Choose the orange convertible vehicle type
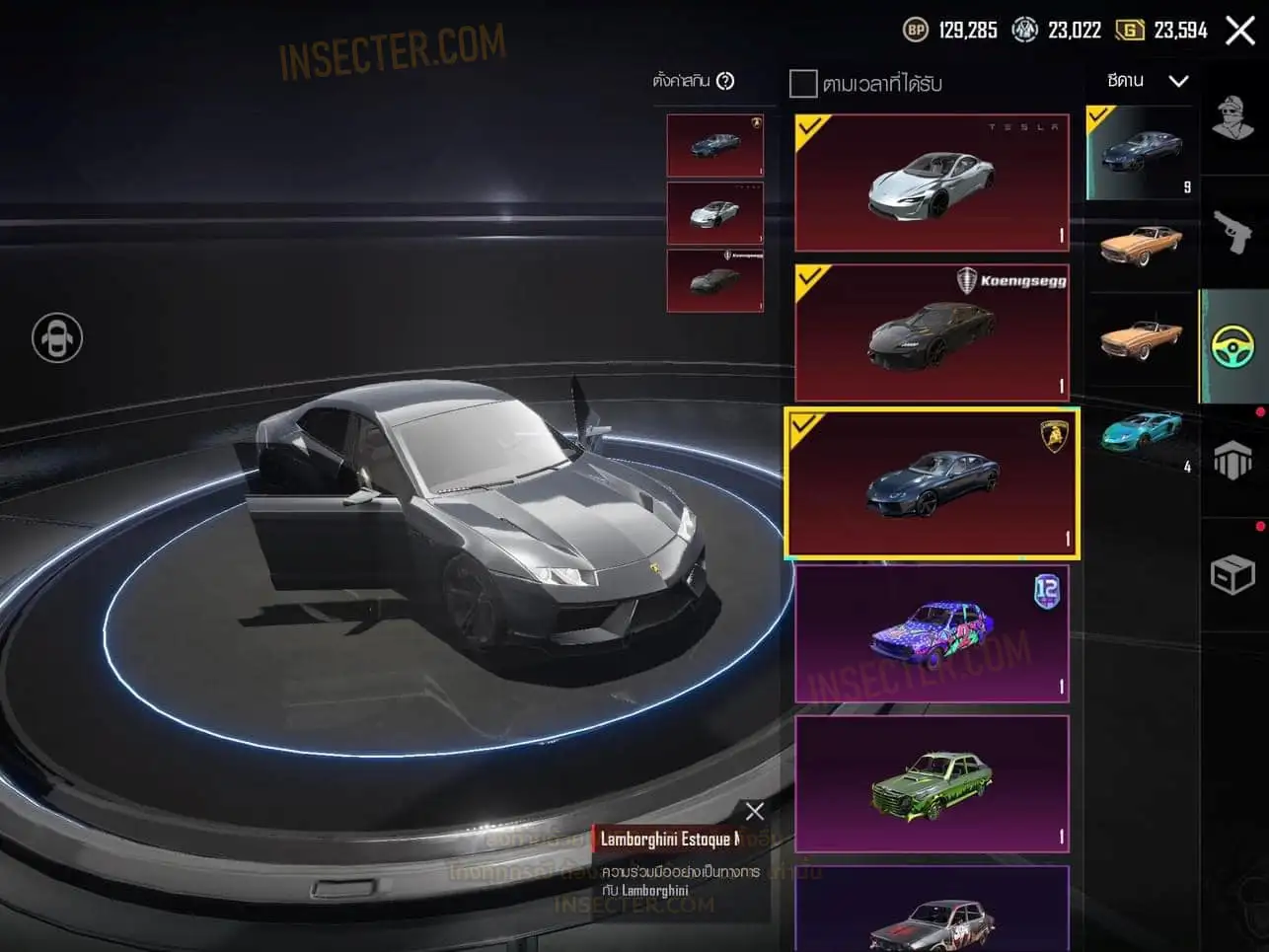Screen dimensions: 1269x952 (1141, 338)
